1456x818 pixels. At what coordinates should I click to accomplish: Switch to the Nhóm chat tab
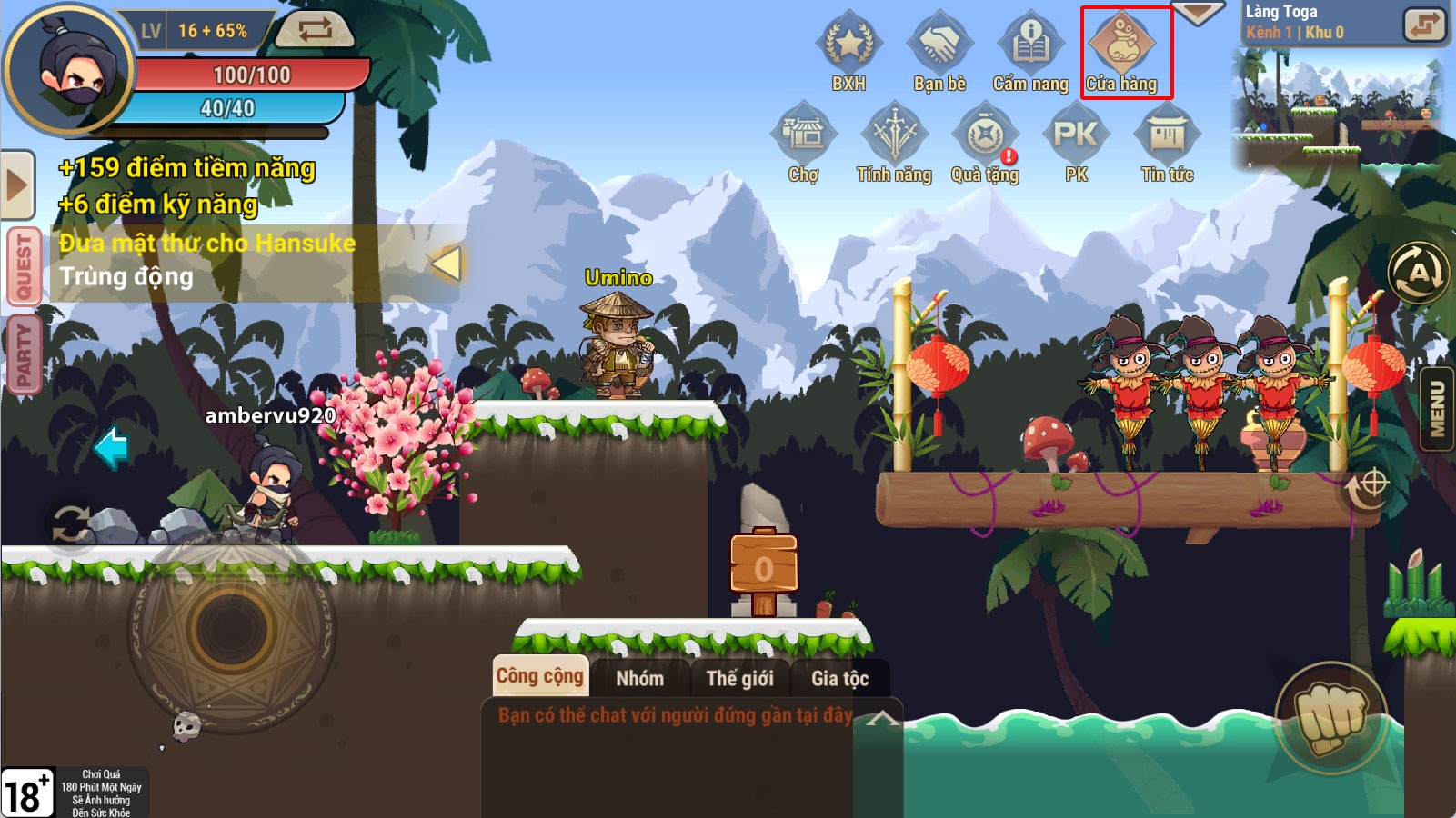639,678
